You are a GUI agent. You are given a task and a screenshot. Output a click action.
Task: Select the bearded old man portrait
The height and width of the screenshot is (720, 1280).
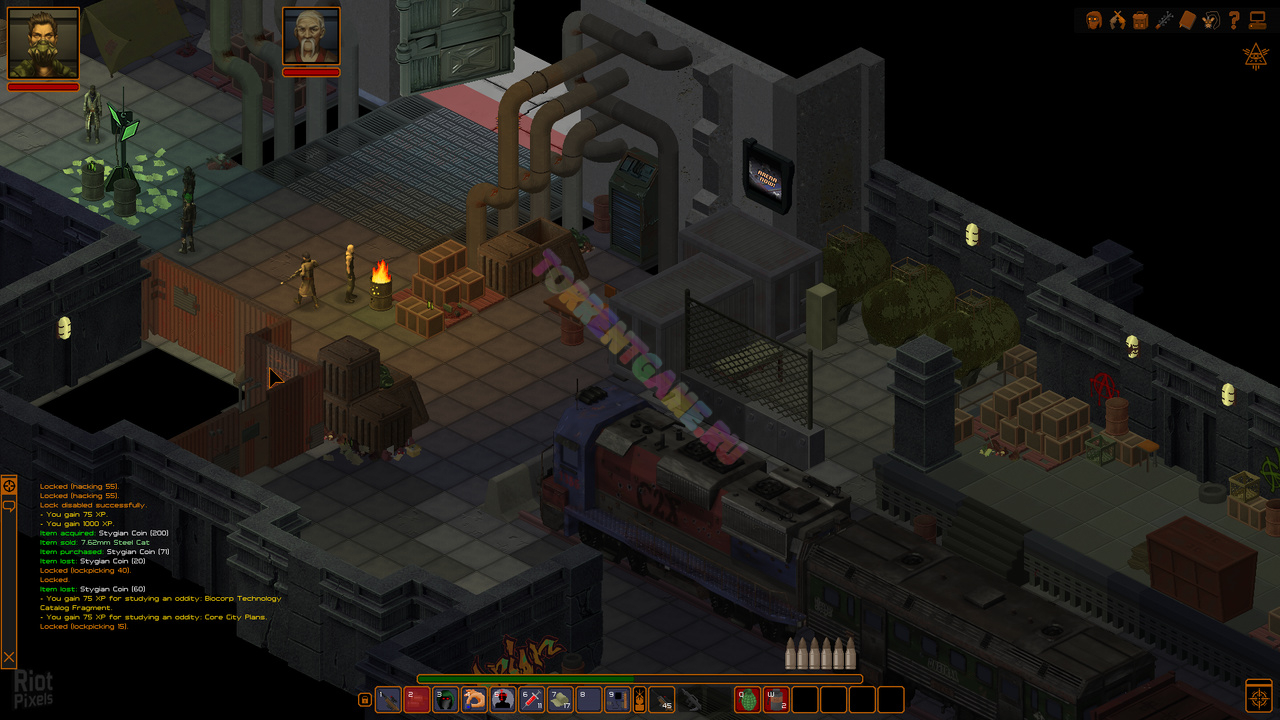pyautogui.click(x=311, y=36)
